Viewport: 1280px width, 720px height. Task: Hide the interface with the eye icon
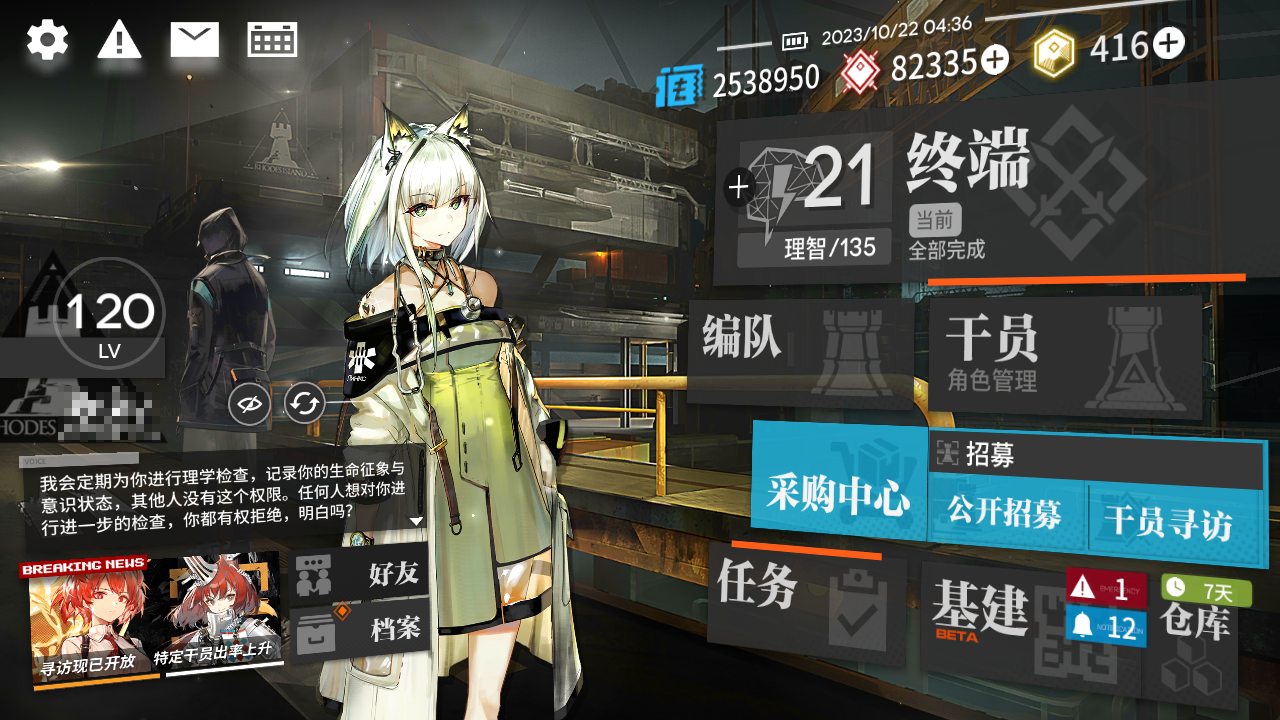[x=251, y=405]
